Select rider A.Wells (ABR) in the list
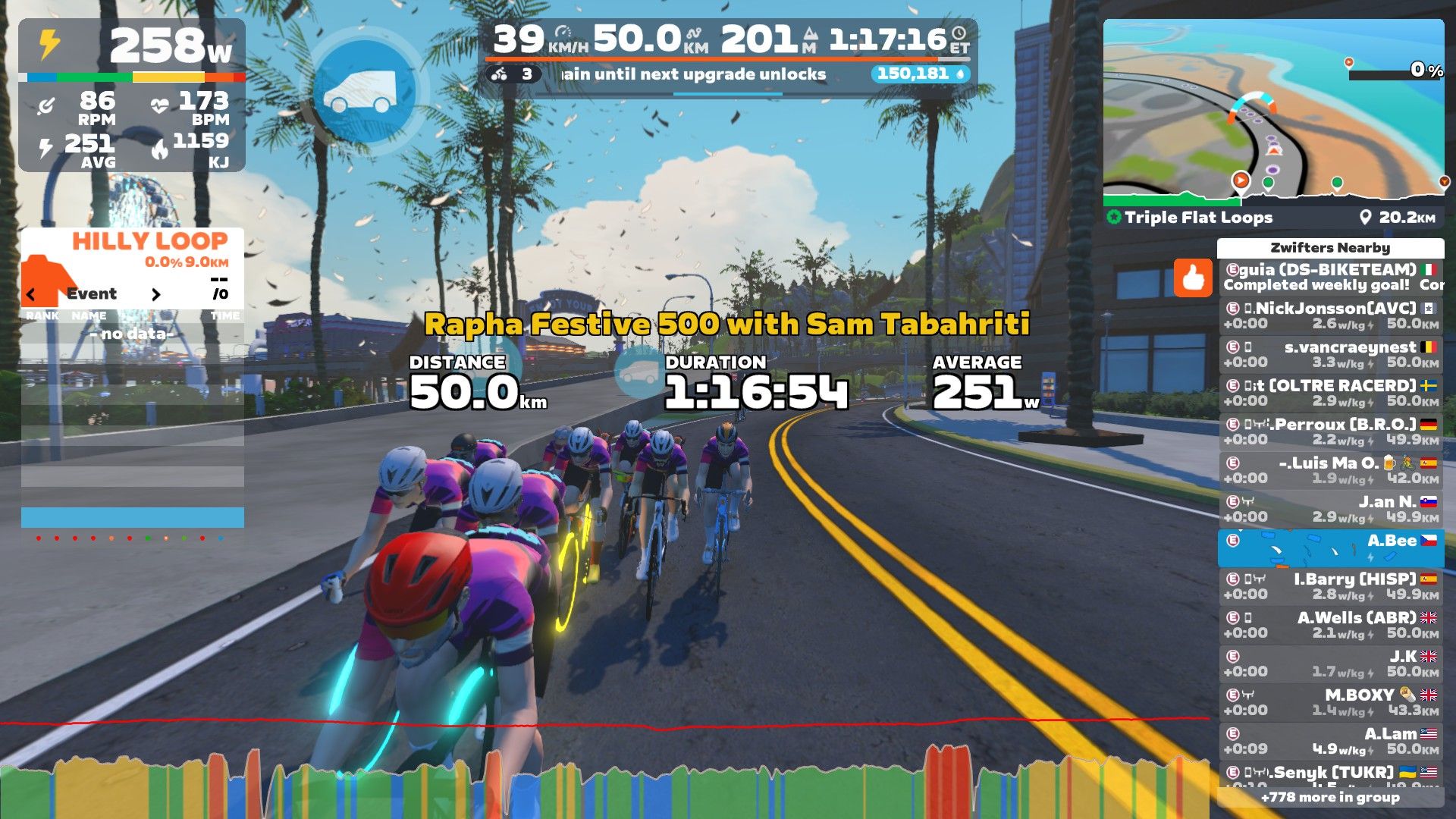1456x819 pixels. coord(1331,625)
